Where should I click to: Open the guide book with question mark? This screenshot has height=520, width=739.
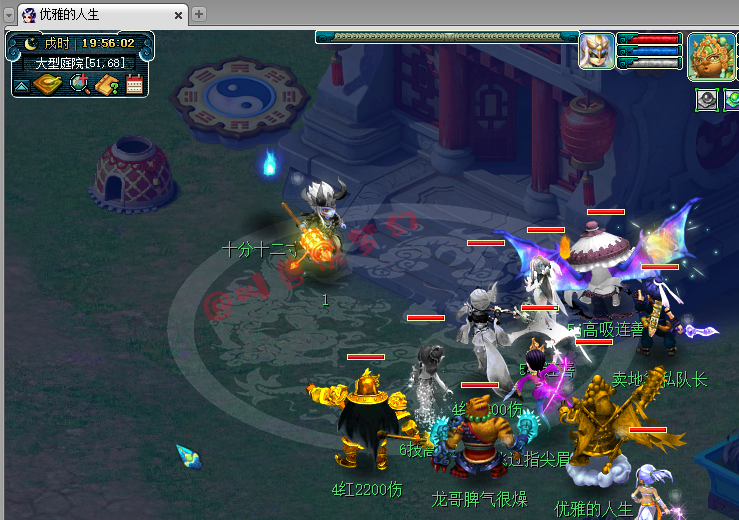107,85
